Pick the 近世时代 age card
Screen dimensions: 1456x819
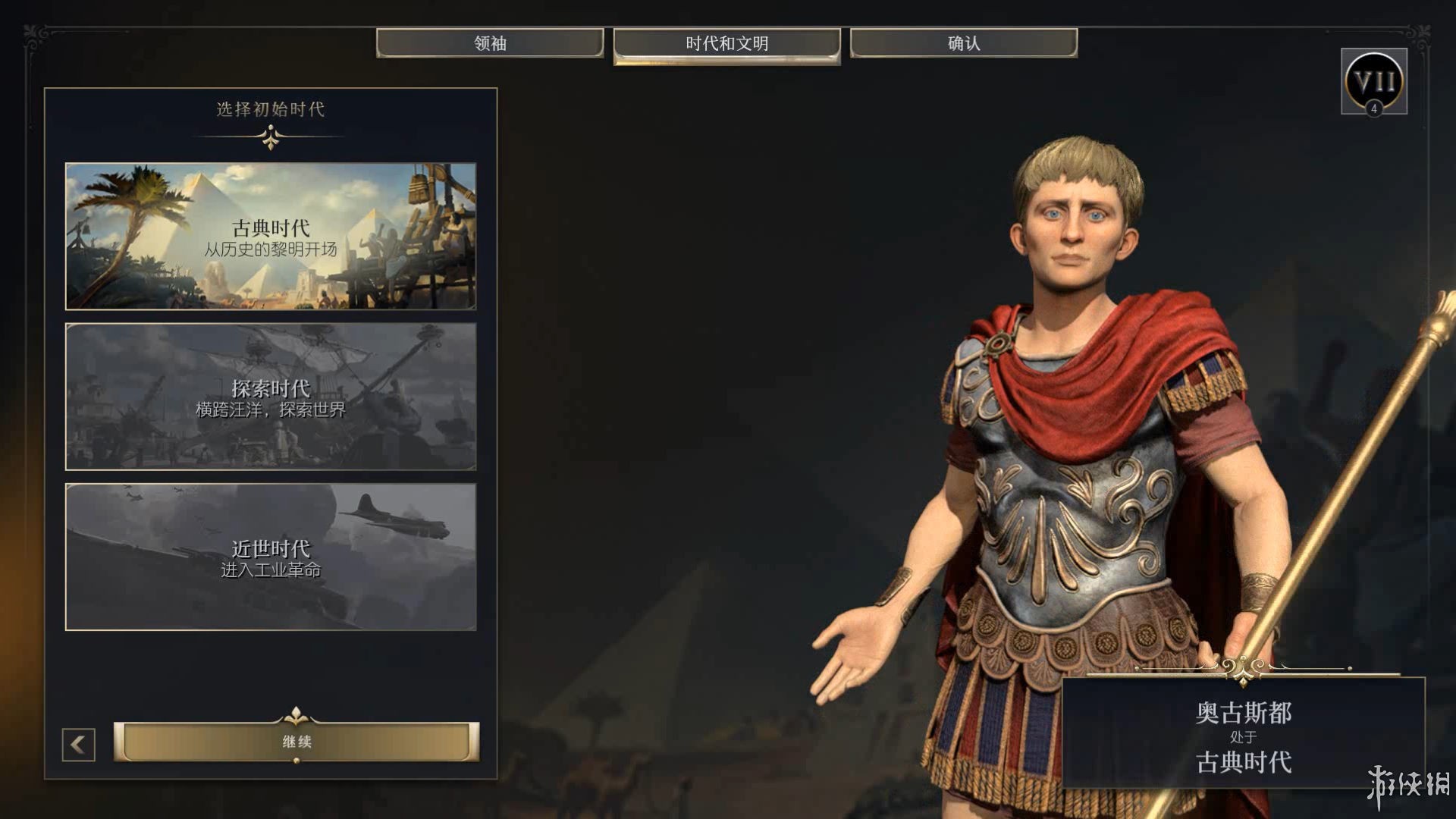point(271,557)
